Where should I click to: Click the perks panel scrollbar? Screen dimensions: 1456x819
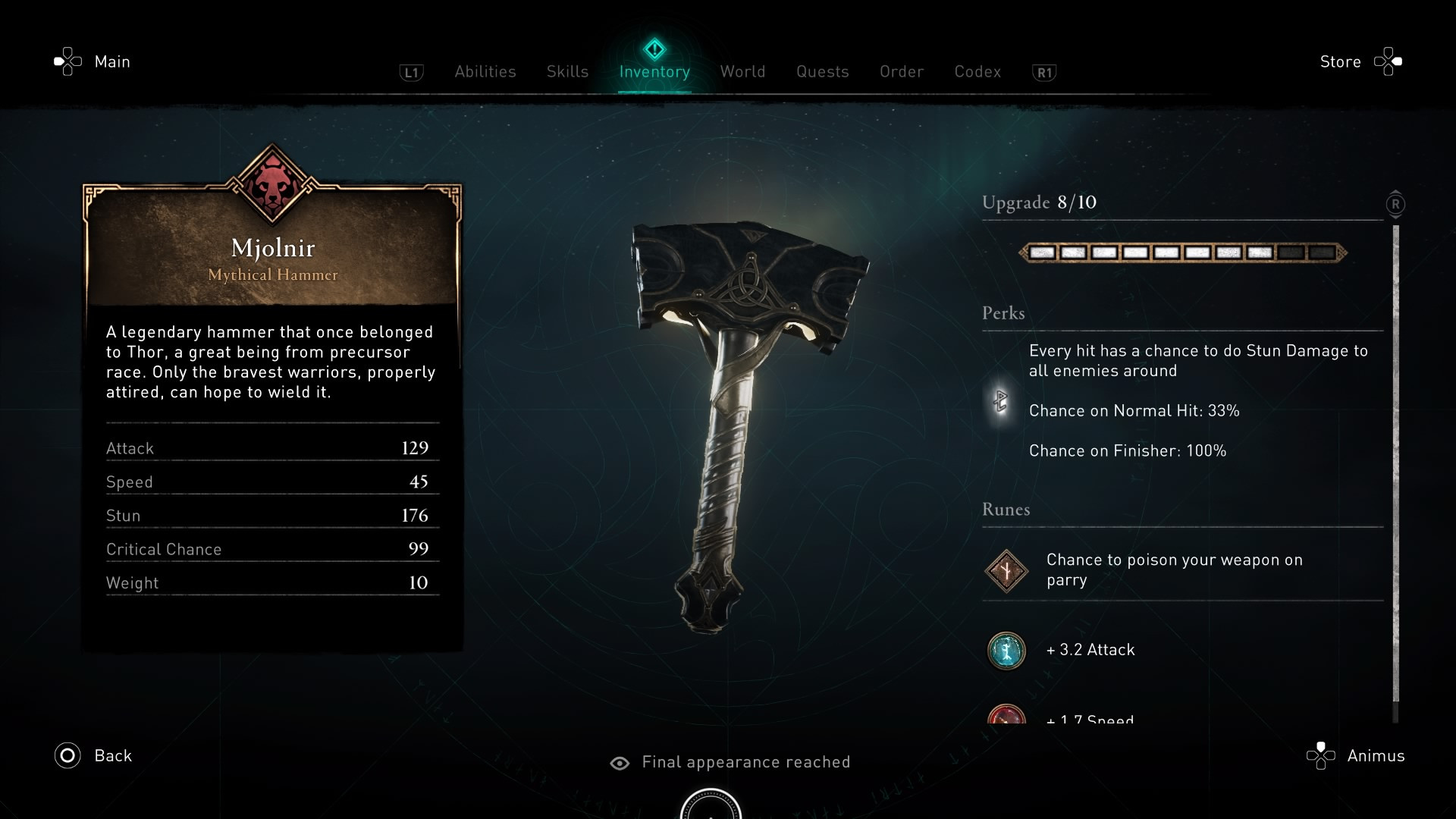point(1395,463)
